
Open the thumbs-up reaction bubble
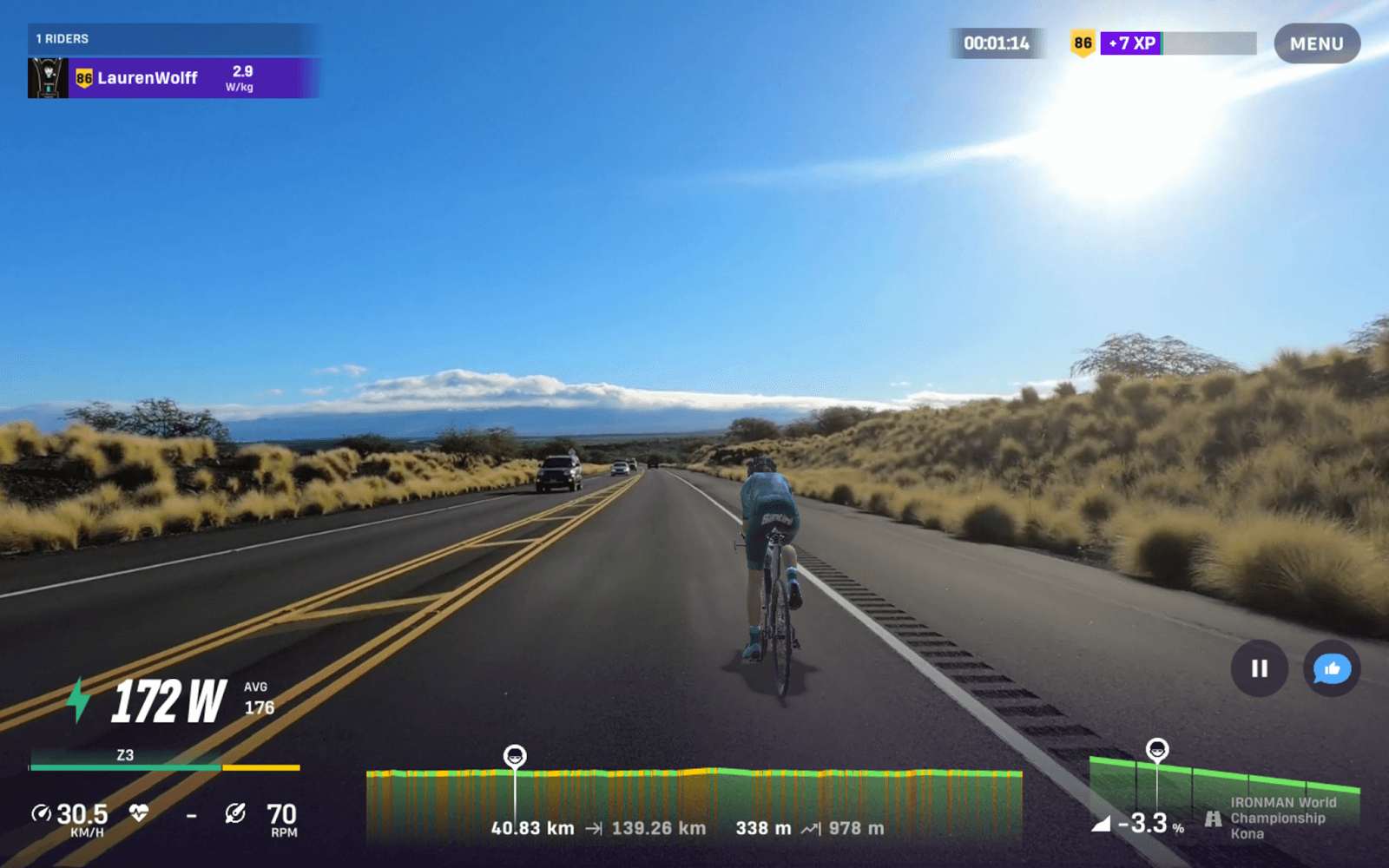1332,669
